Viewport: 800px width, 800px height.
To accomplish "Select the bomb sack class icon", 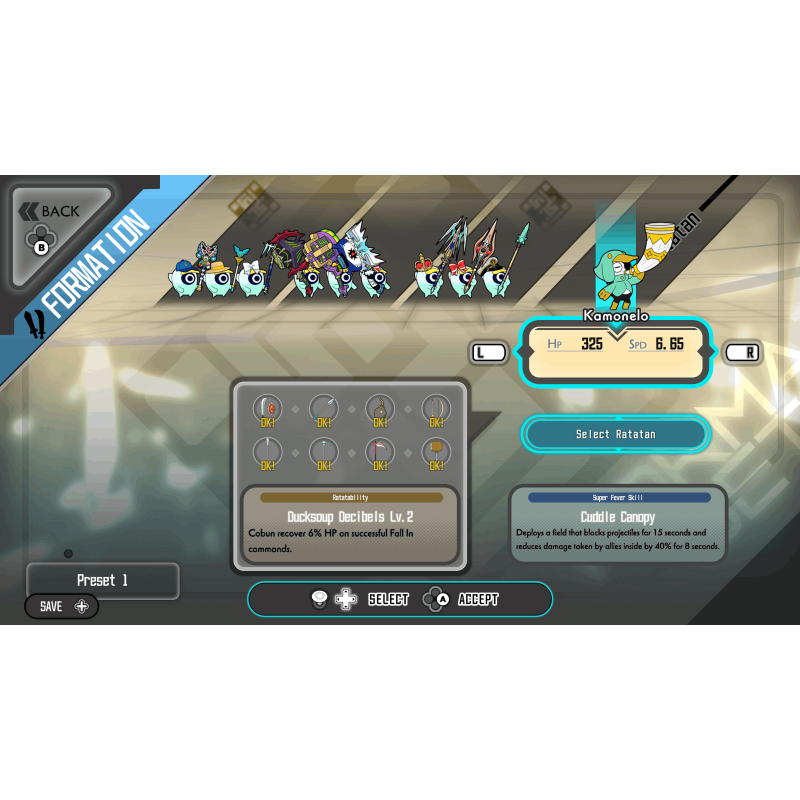I will click(x=379, y=409).
